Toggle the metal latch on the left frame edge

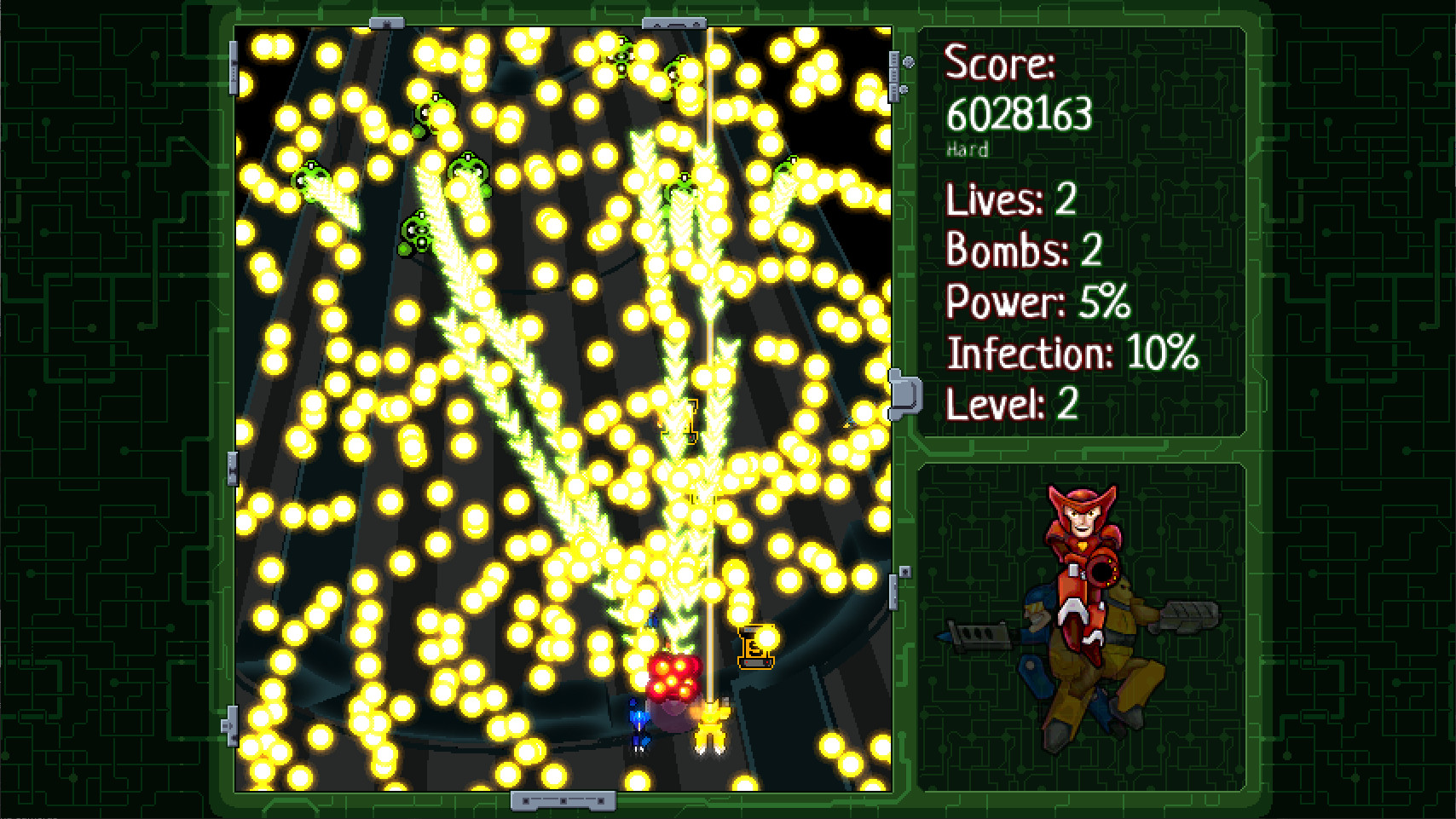[232, 68]
